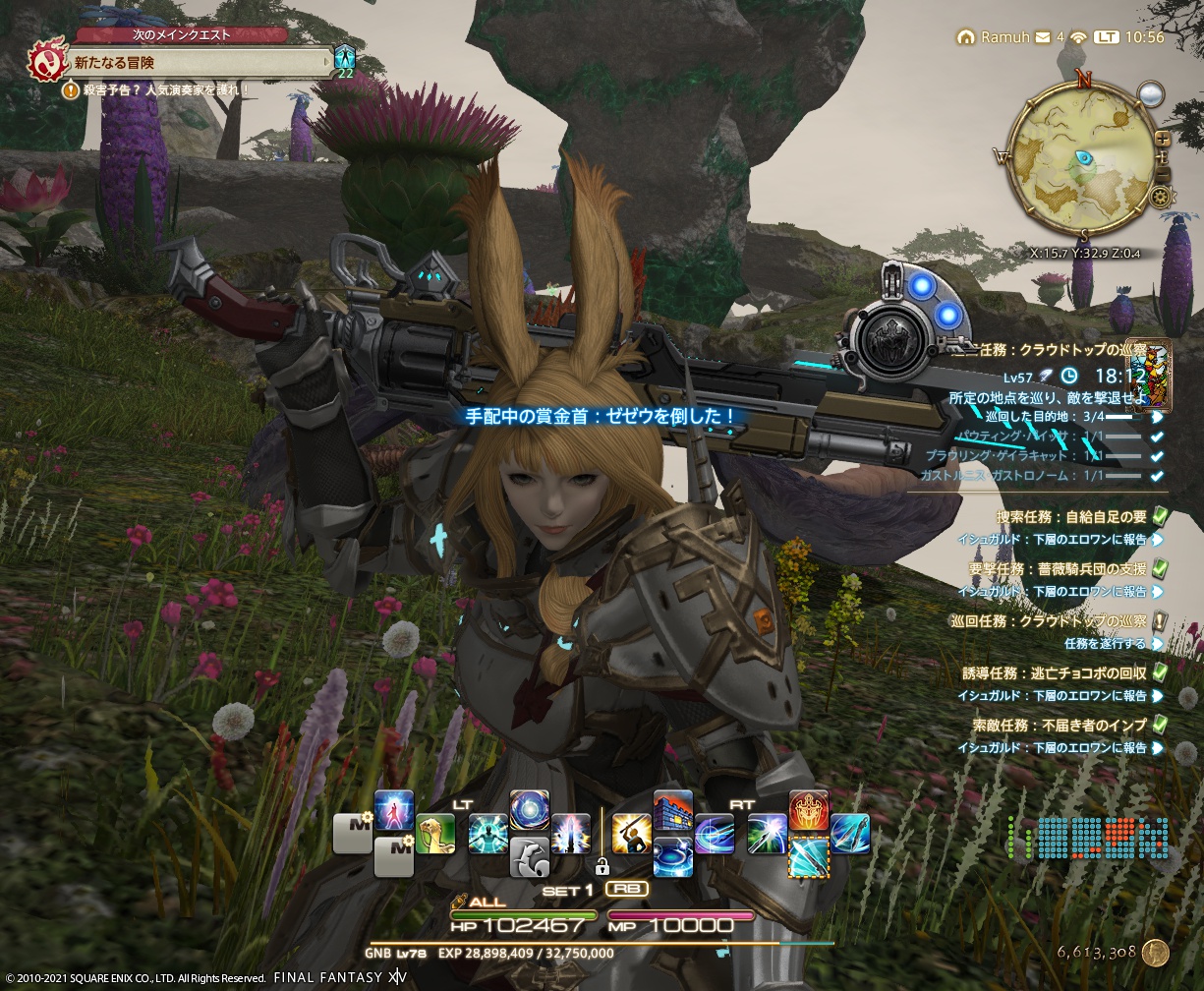Toggle the hotbar padlock lock
Screen dimensions: 1204x991
pyautogui.click(x=601, y=866)
